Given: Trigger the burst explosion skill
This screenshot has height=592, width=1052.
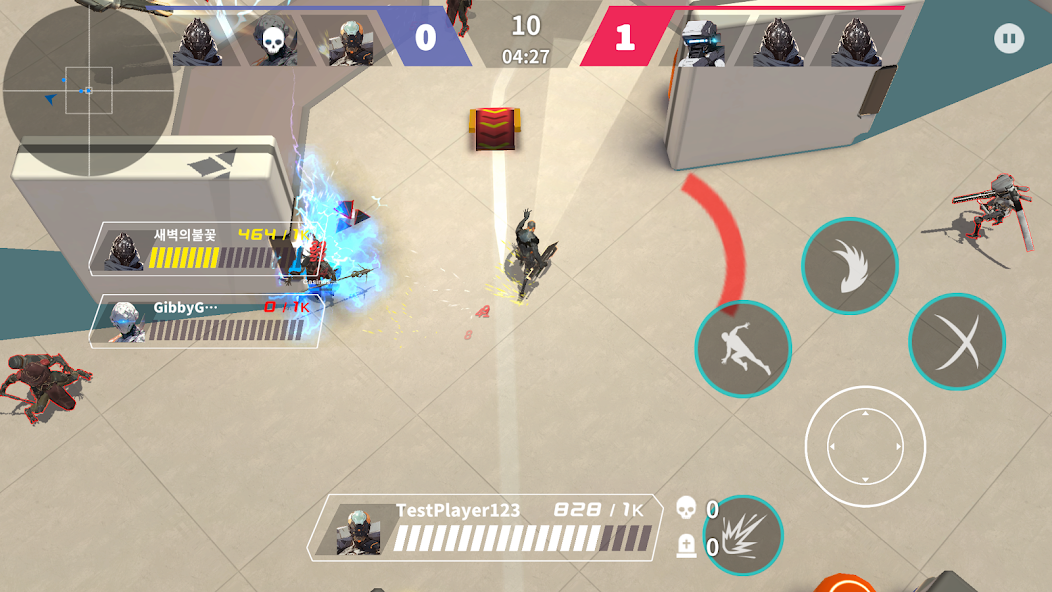Looking at the screenshot, I should pyautogui.click(x=743, y=535).
